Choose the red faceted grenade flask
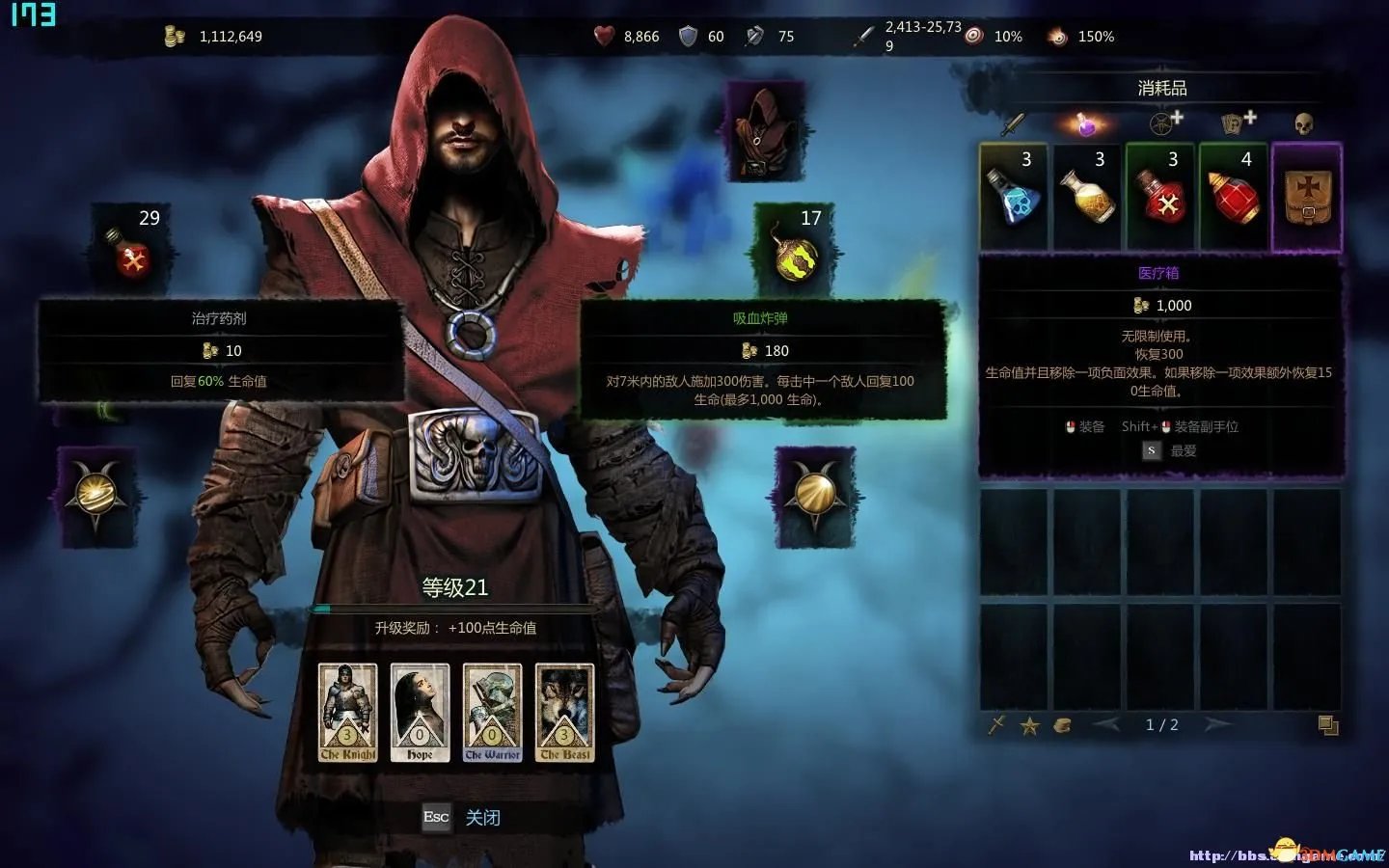1389x868 pixels. (x=1235, y=197)
